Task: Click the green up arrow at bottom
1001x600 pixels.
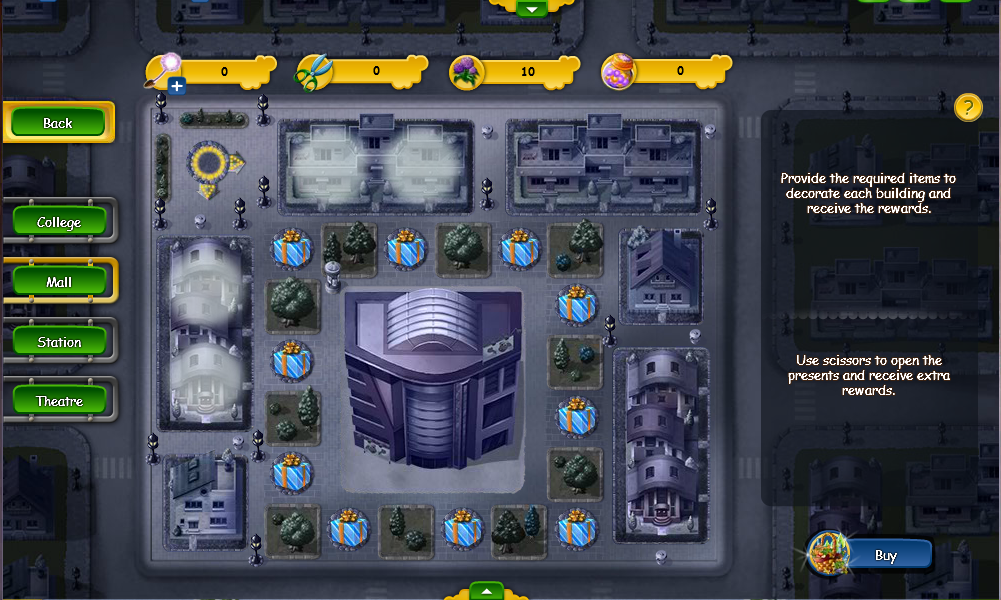Action: pyautogui.click(x=486, y=591)
